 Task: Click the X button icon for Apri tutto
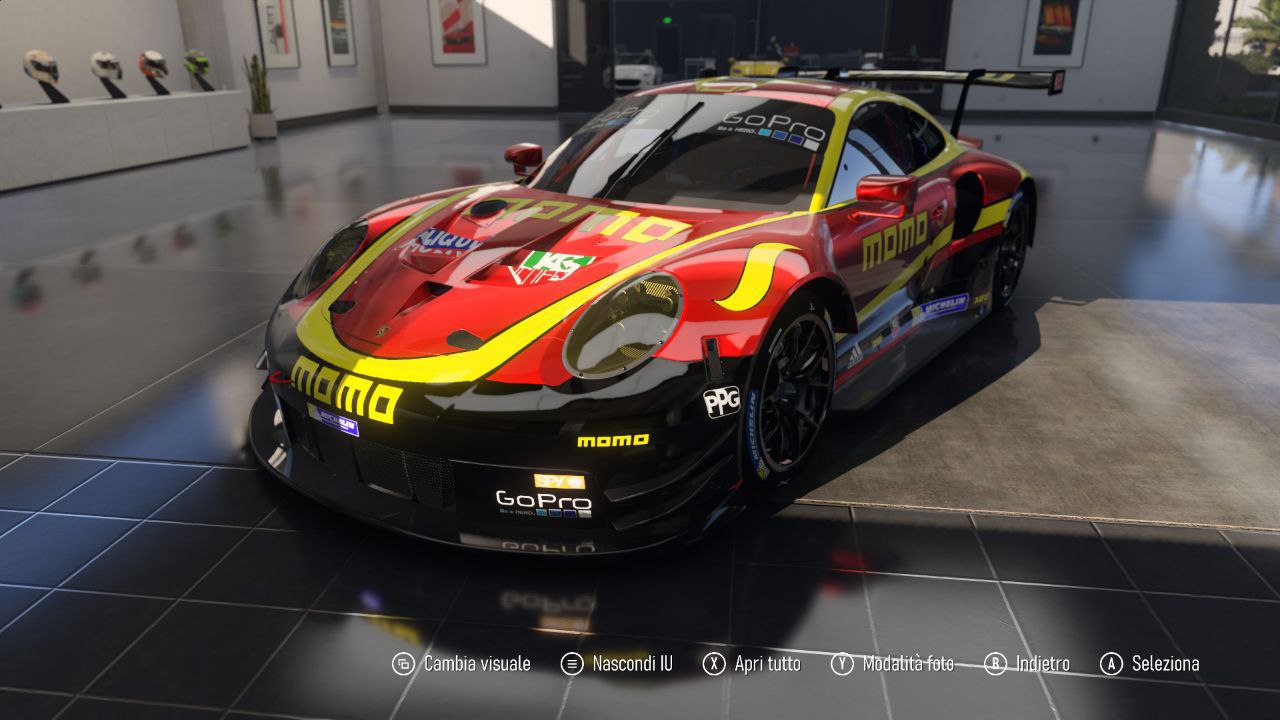pyautogui.click(x=714, y=663)
